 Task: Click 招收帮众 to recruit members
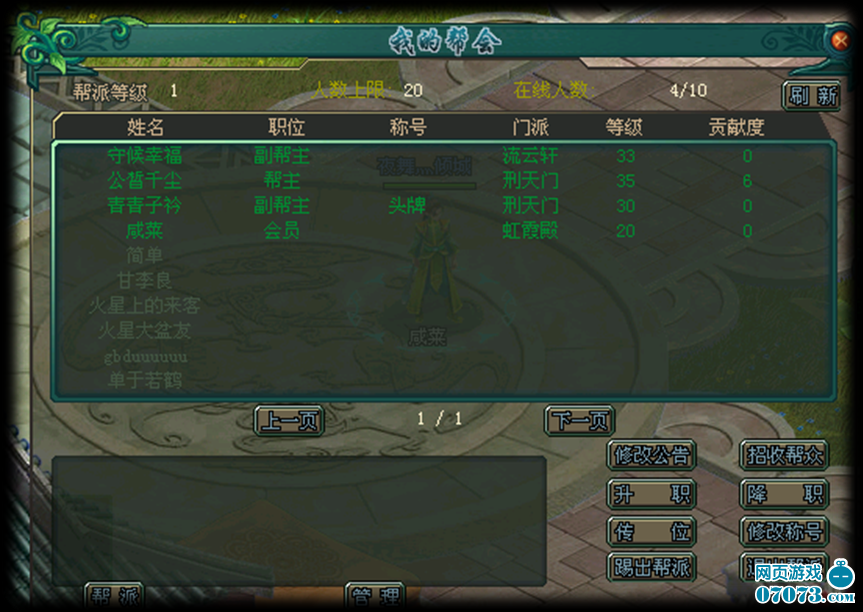pyautogui.click(x=784, y=456)
